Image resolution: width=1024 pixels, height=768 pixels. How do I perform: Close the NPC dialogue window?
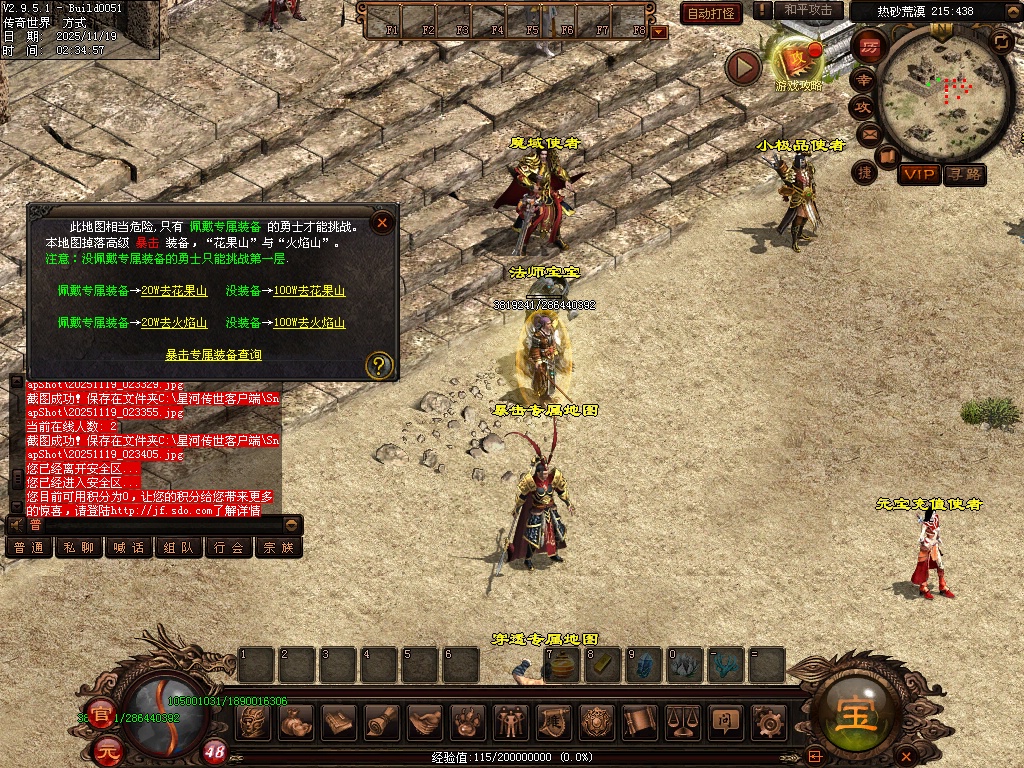pos(380,223)
